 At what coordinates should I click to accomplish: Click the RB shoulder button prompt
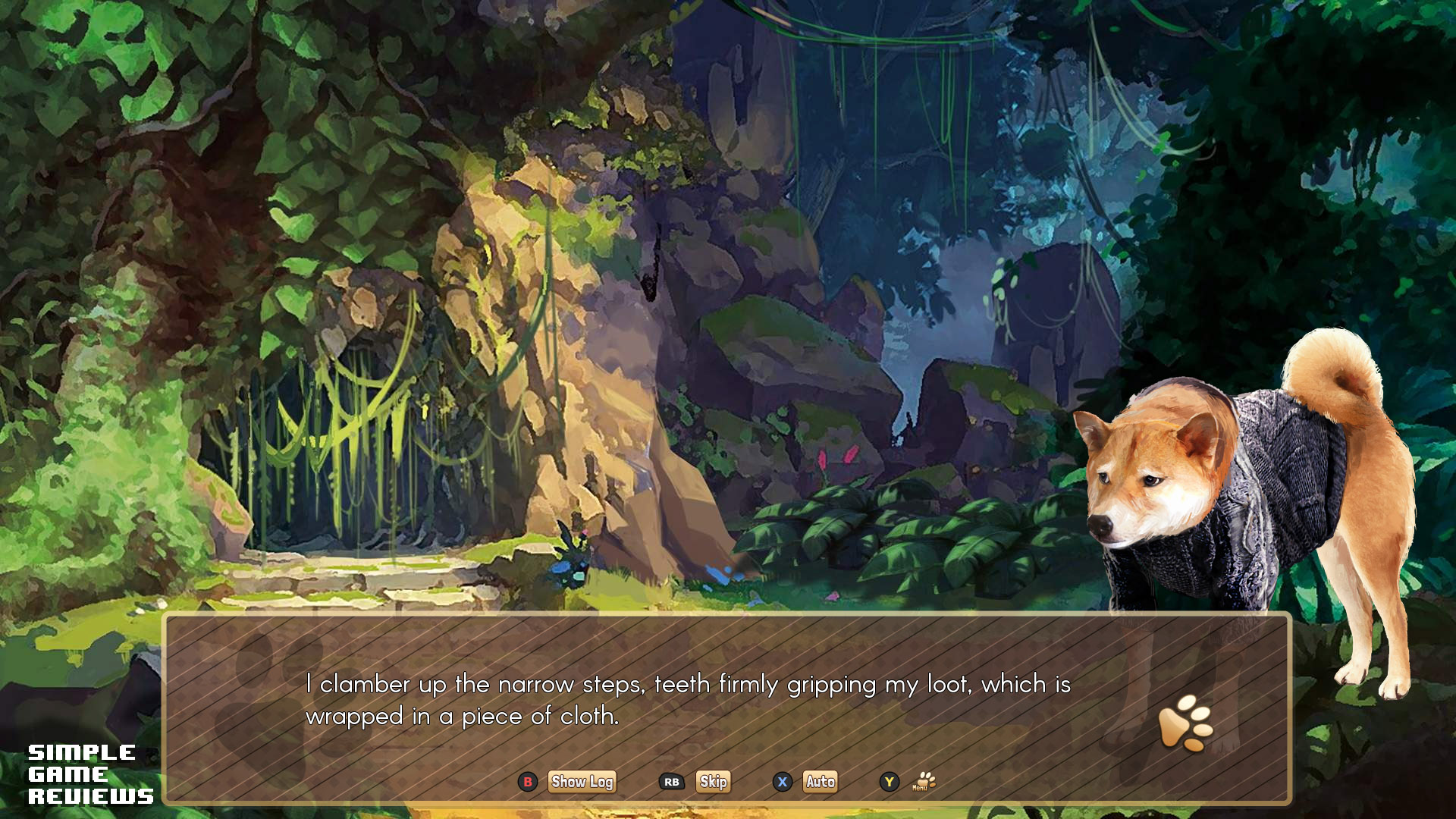[670, 782]
